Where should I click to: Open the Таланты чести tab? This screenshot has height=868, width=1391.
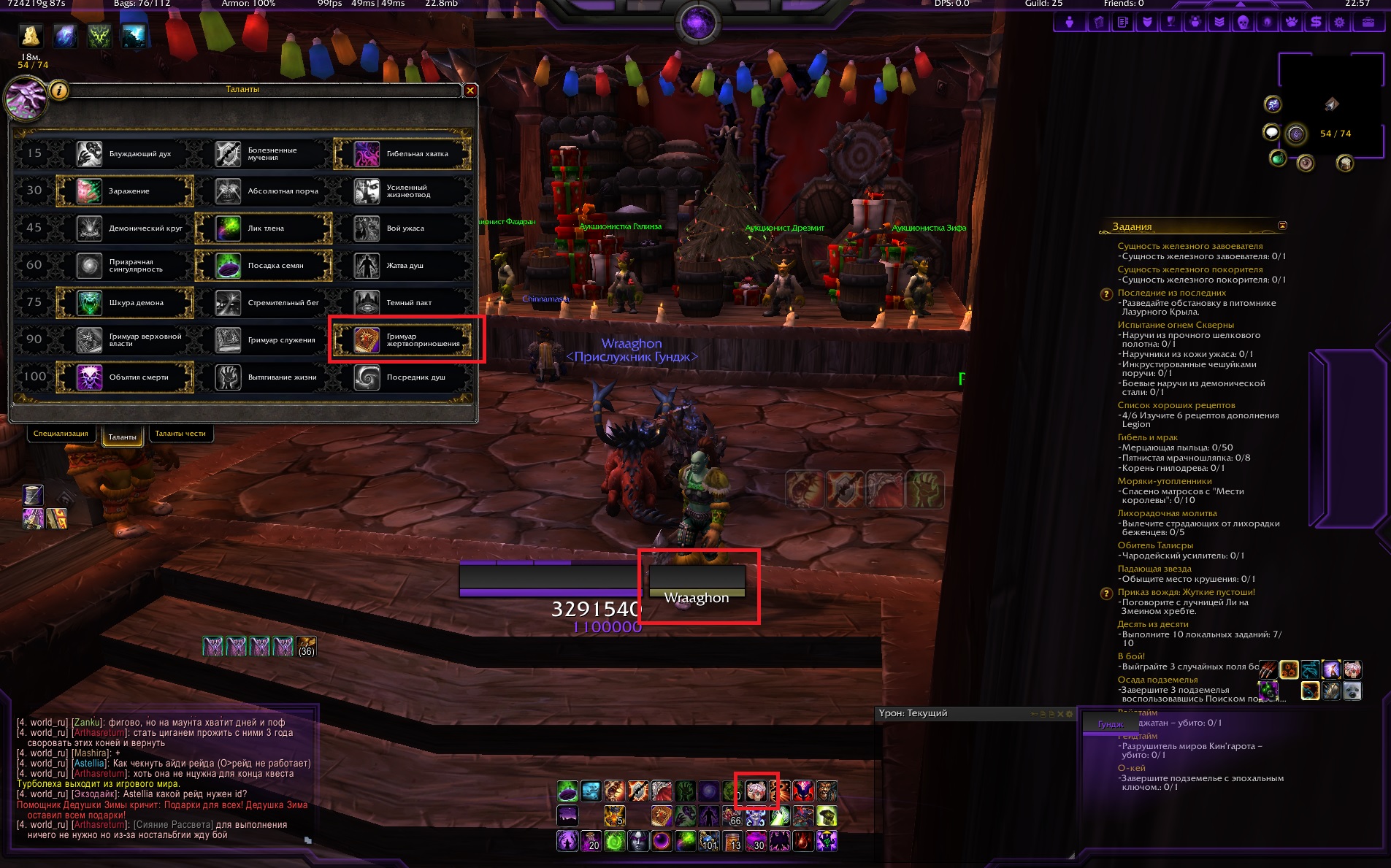click(x=180, y=434)
